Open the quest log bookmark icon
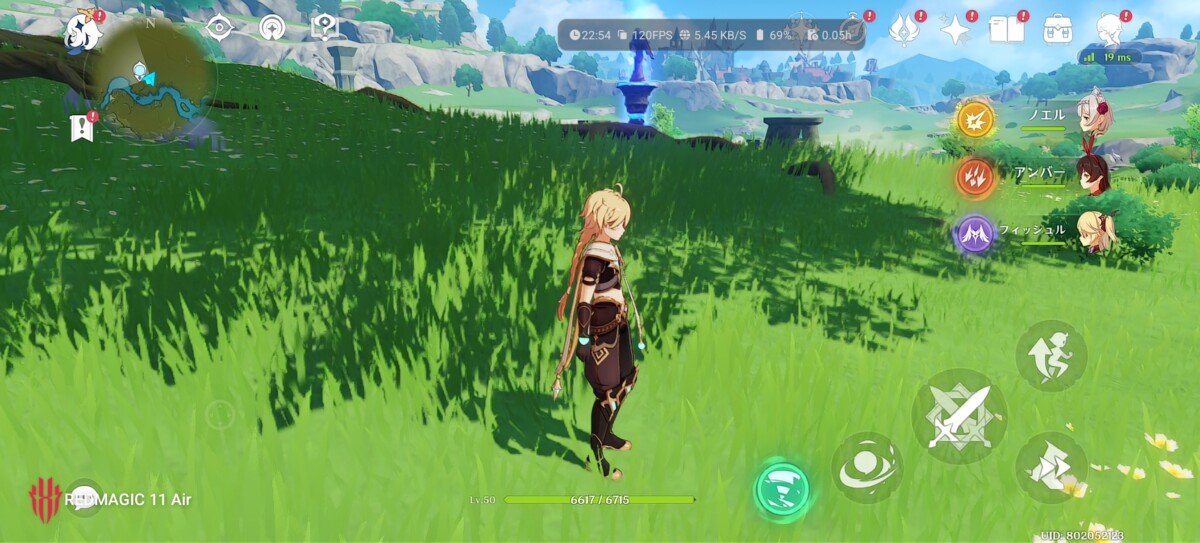The height and width of the screenshot is (543, 1200). click(x=82, y=128)
